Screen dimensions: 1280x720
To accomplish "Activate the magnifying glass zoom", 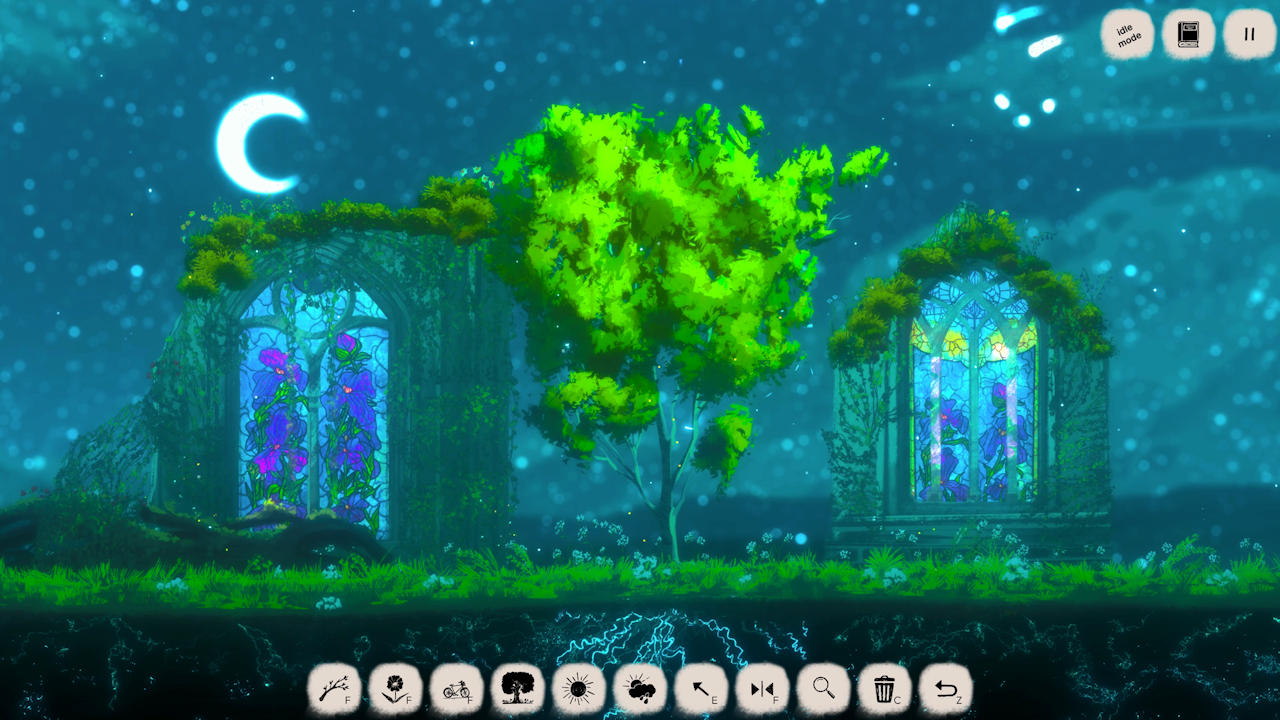I will click(x=823, y=689).
